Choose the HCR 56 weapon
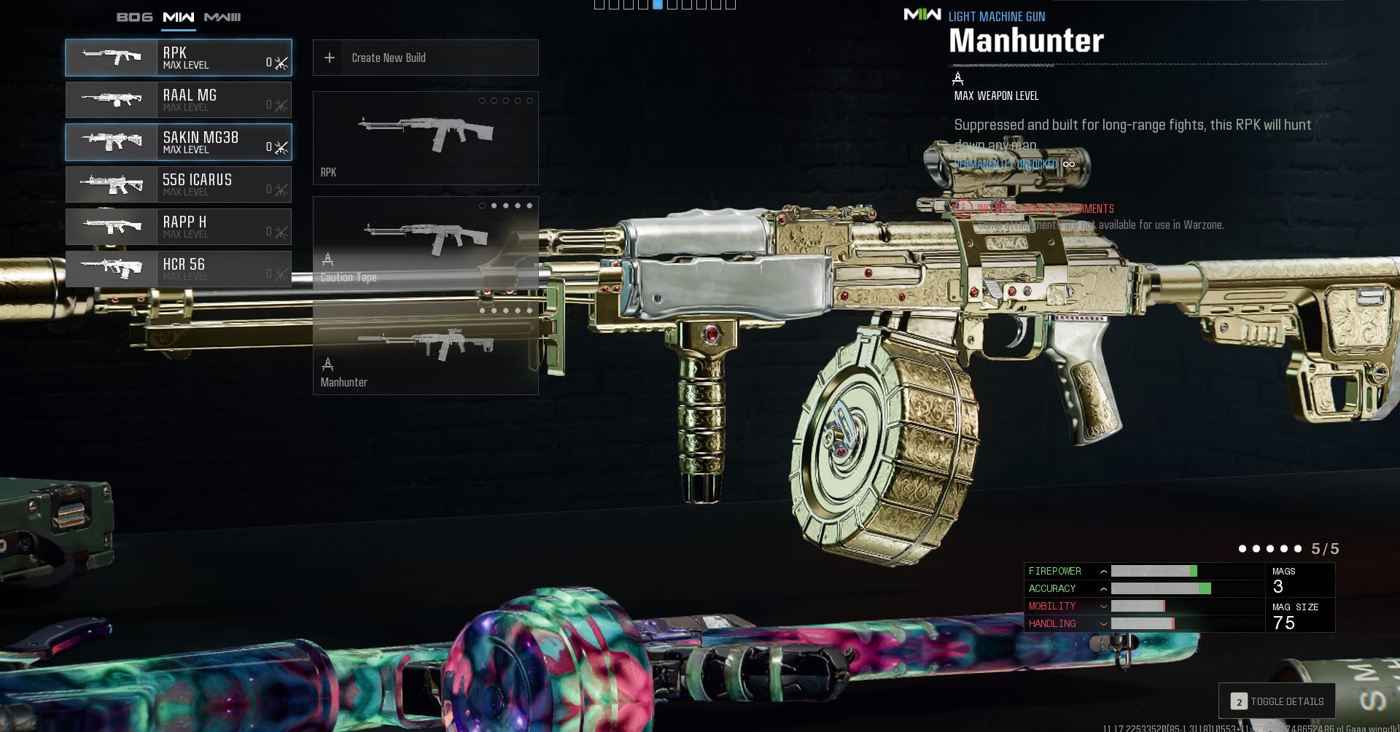 pos(178,269)
